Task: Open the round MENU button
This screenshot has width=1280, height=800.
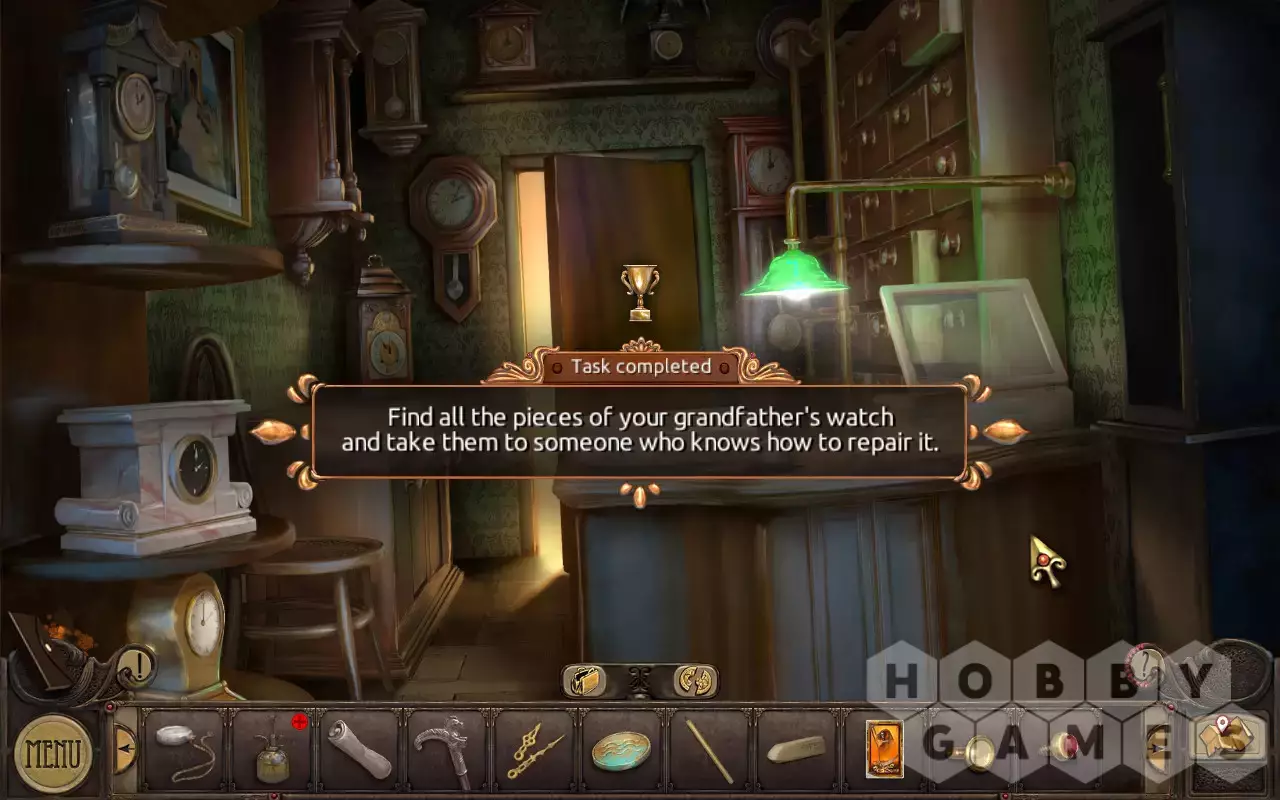Action: coord(53,752)
